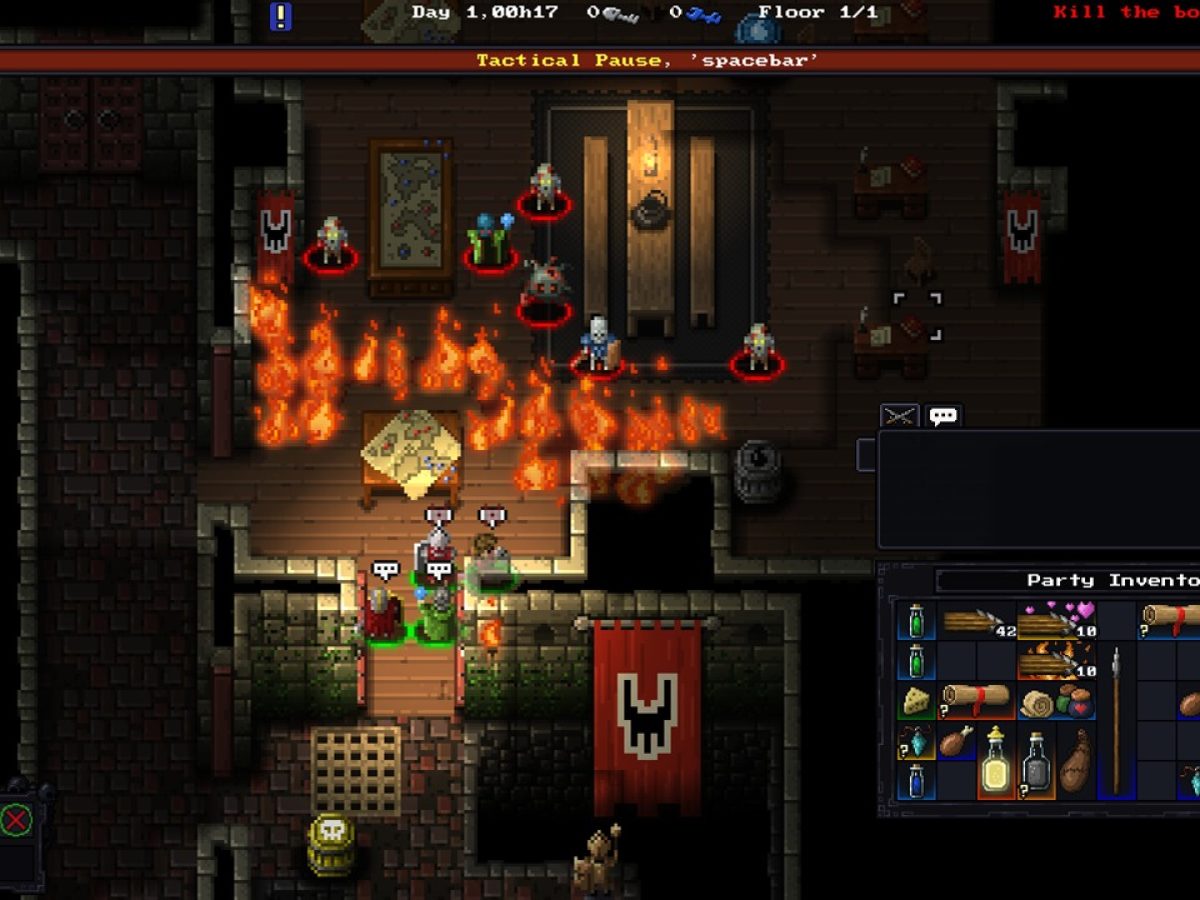Use the glowing yellow potion bottle
The image size is (1200, 900).
996,760
